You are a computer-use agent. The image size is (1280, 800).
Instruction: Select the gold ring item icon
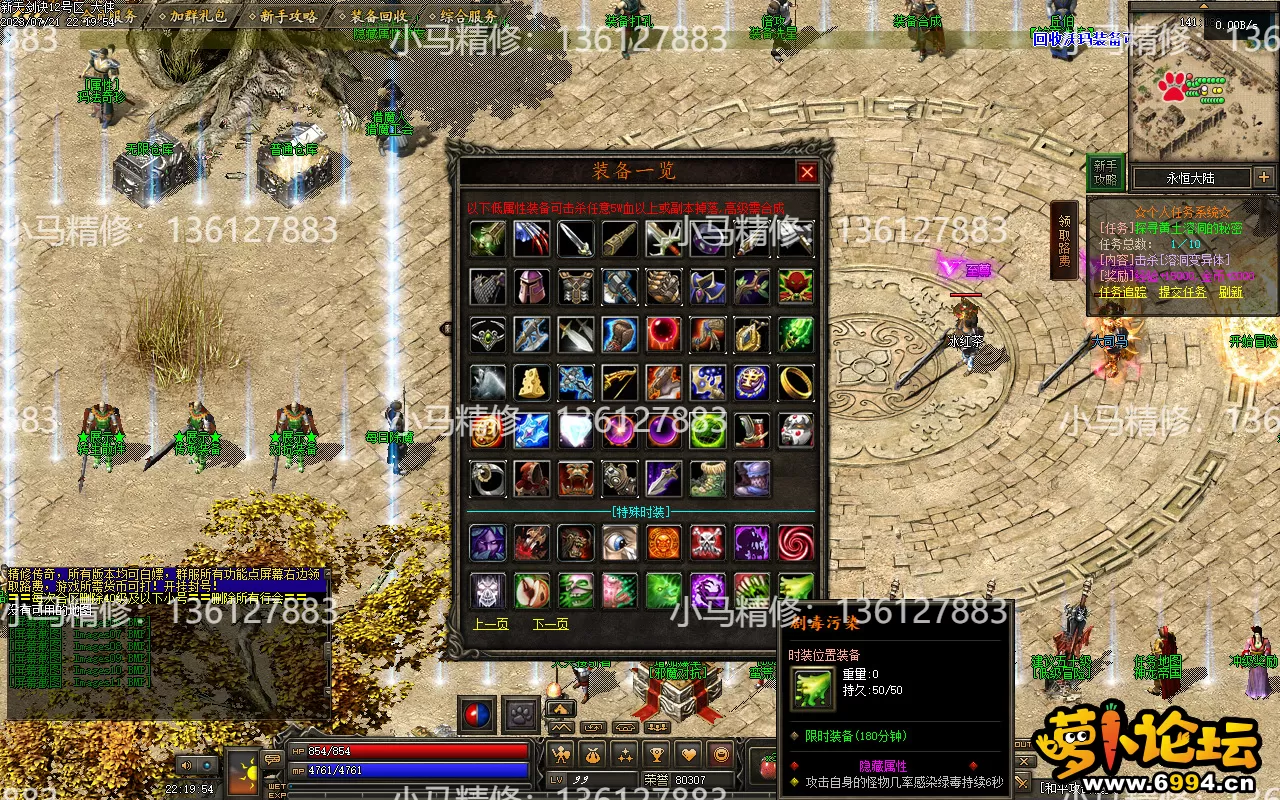pyautogui.click(x=795, y=382)
